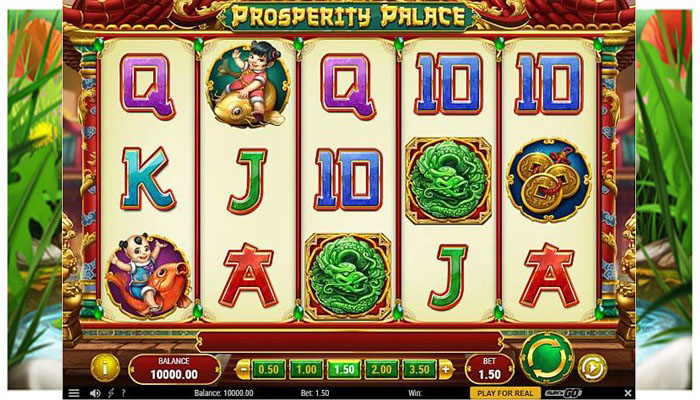Close the game with the X button
Viewport: 700px width, 400px height.
[x=628, y=393]
